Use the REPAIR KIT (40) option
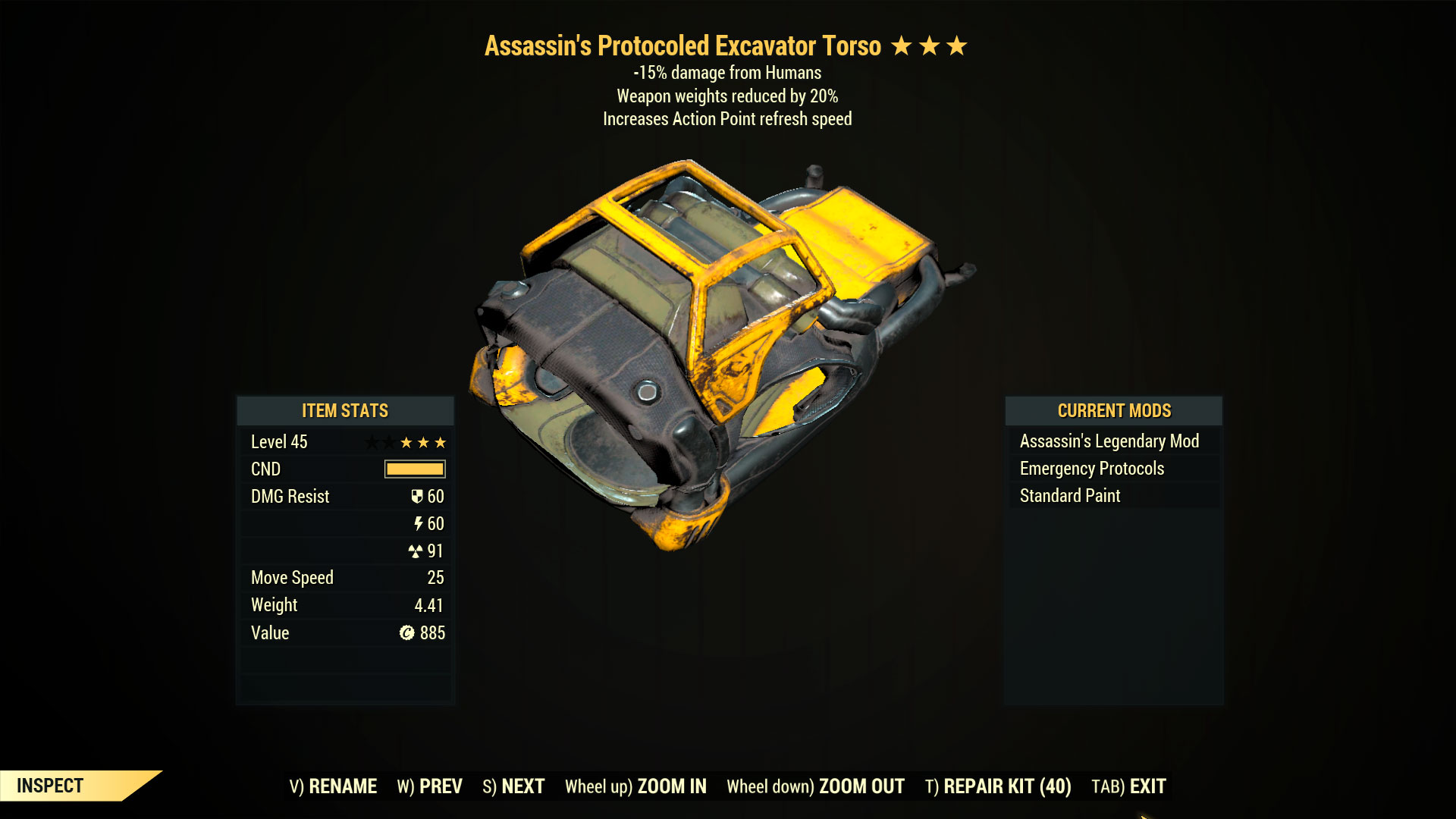 point(998,786)
